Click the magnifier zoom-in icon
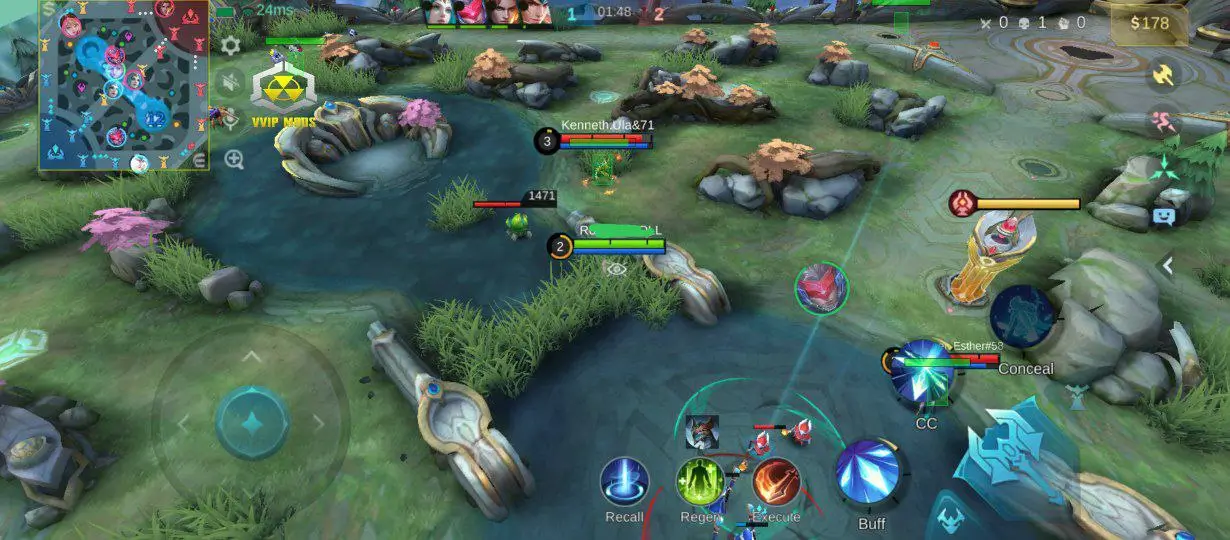Viewport: 1230px width, 540px height. pyautogui.click(x=234, y=159)
